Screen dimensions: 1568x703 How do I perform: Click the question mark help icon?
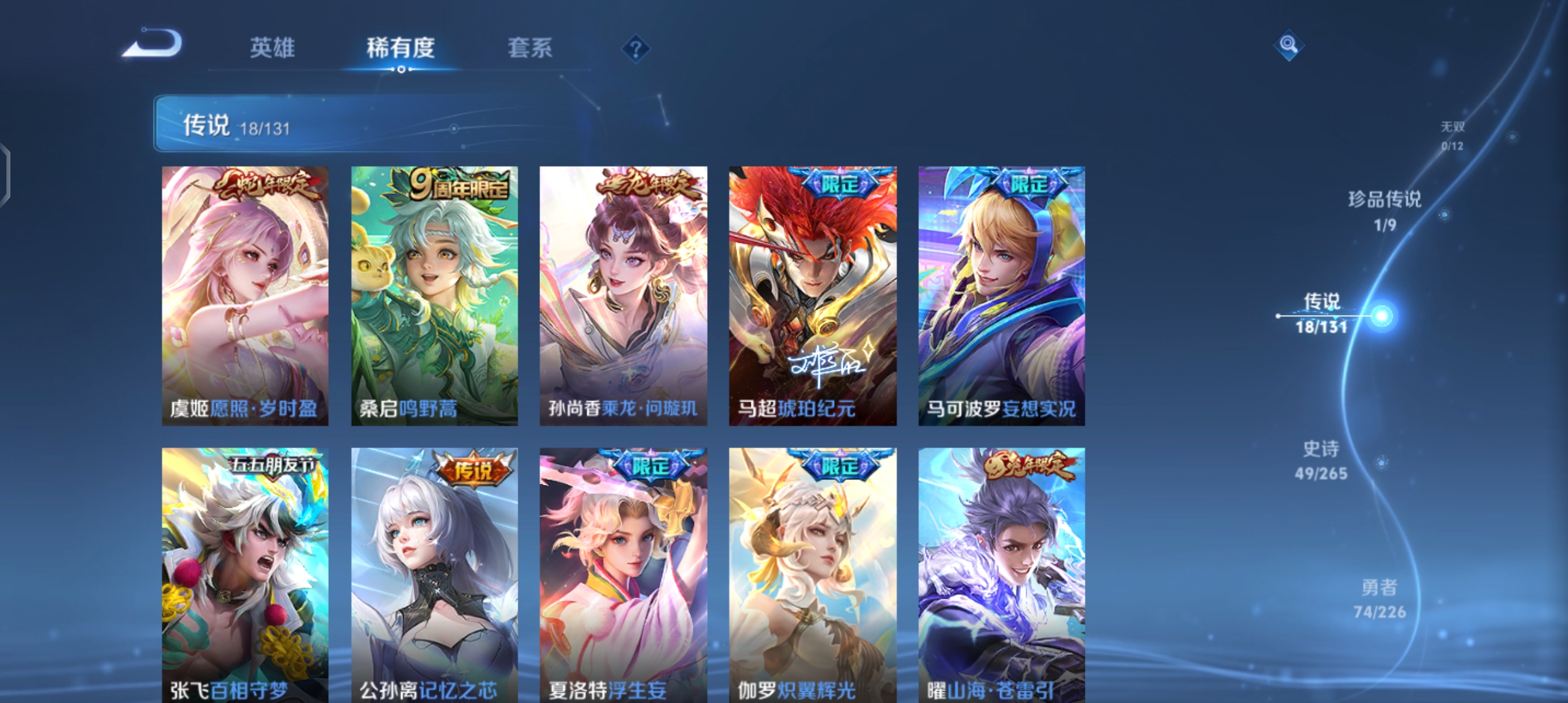[635, 49]
